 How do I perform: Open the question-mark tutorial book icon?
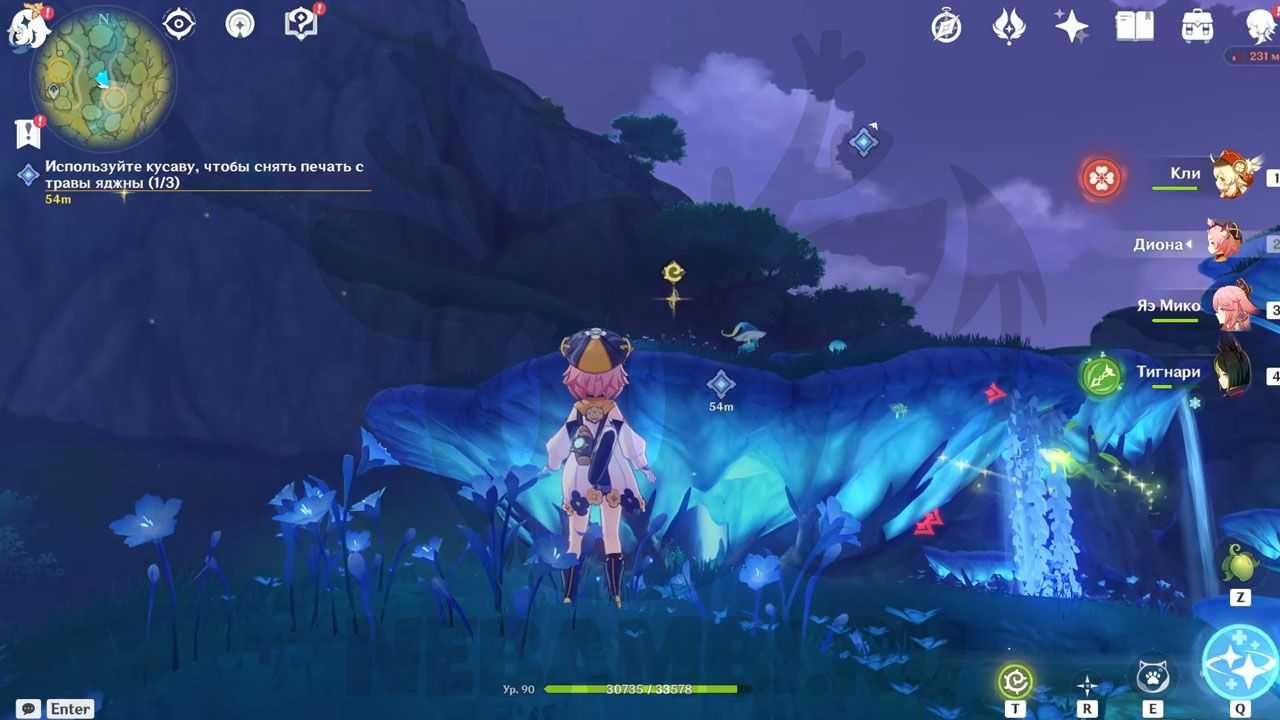[301, 24]
